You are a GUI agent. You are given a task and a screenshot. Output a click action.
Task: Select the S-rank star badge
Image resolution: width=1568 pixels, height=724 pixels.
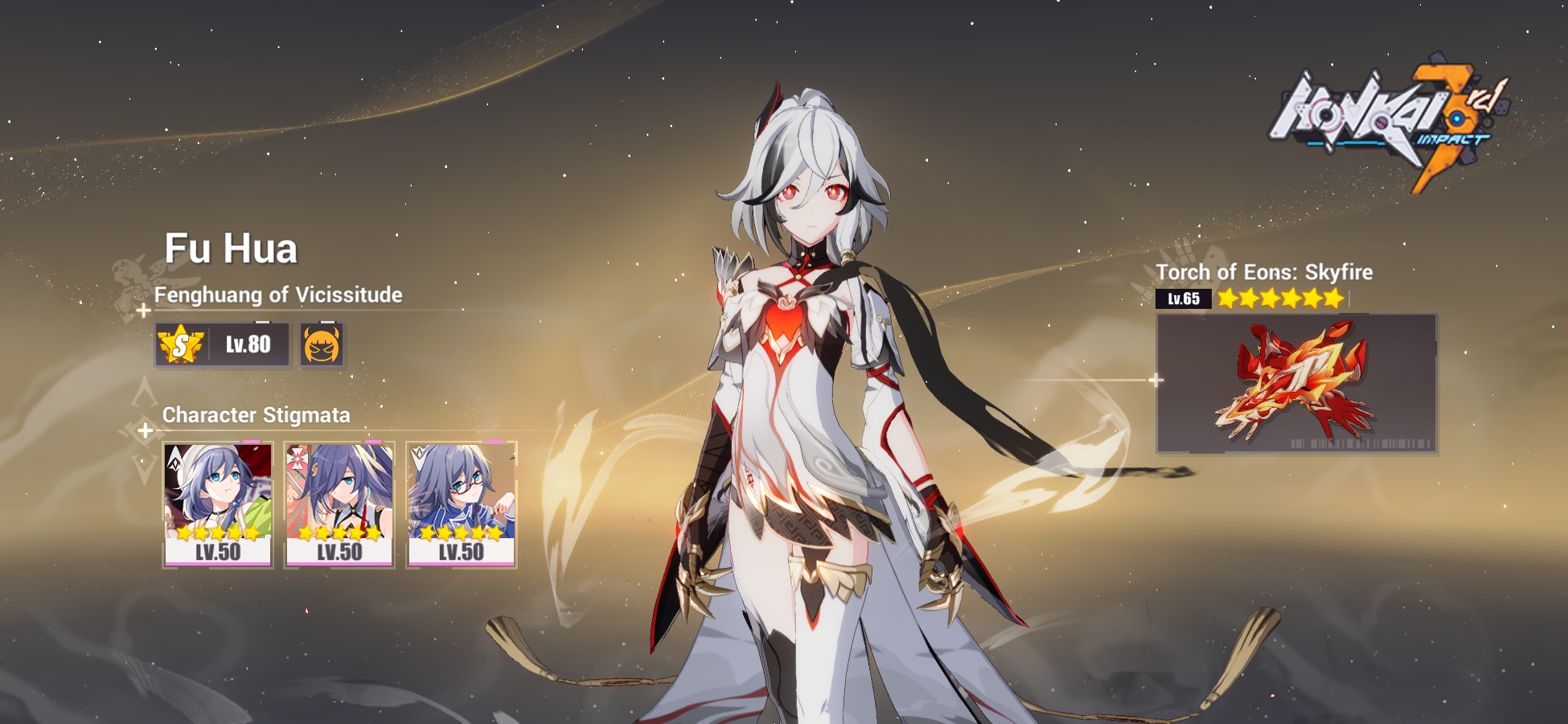coord(180,343)
